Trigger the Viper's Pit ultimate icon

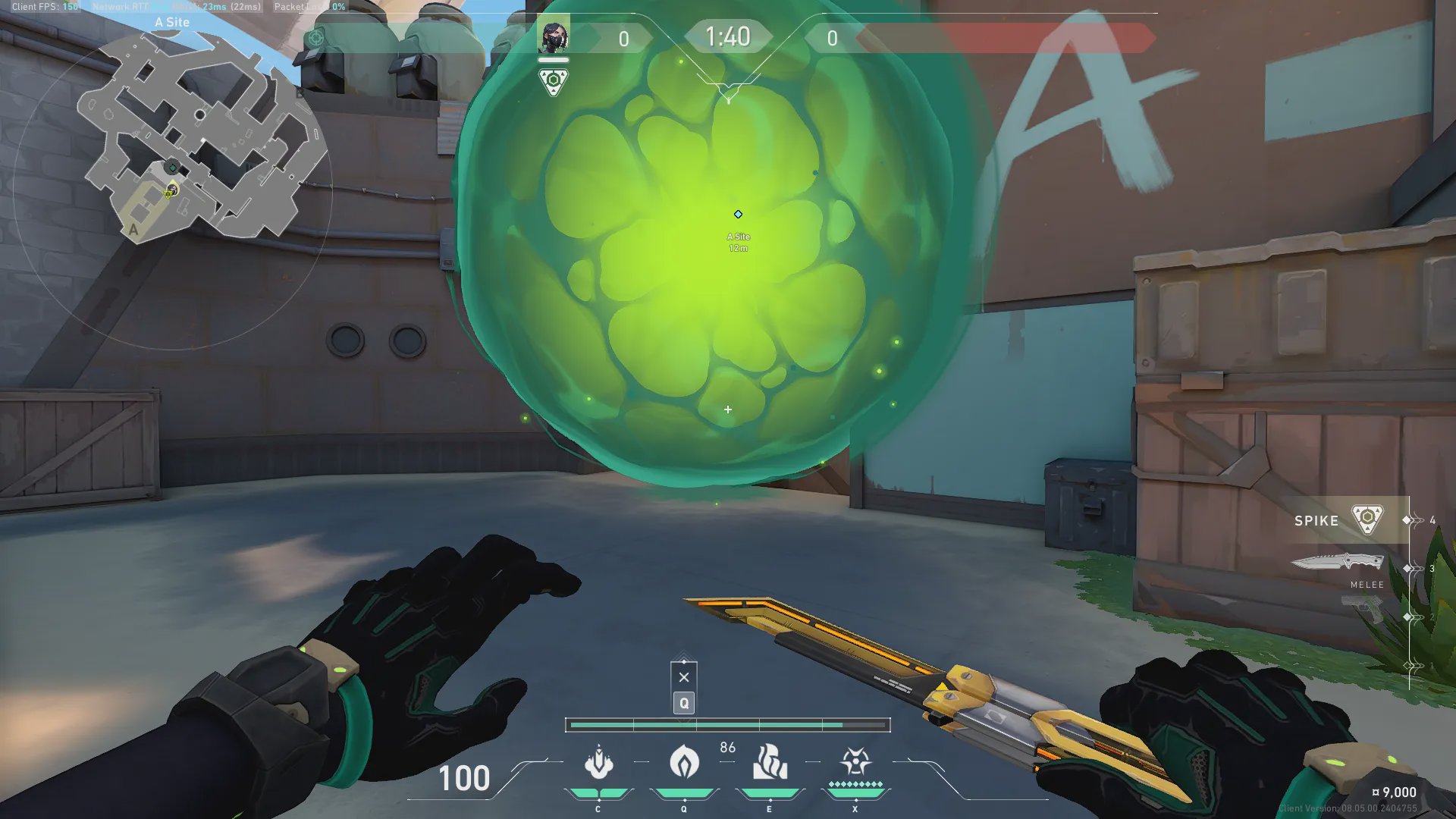855,761
